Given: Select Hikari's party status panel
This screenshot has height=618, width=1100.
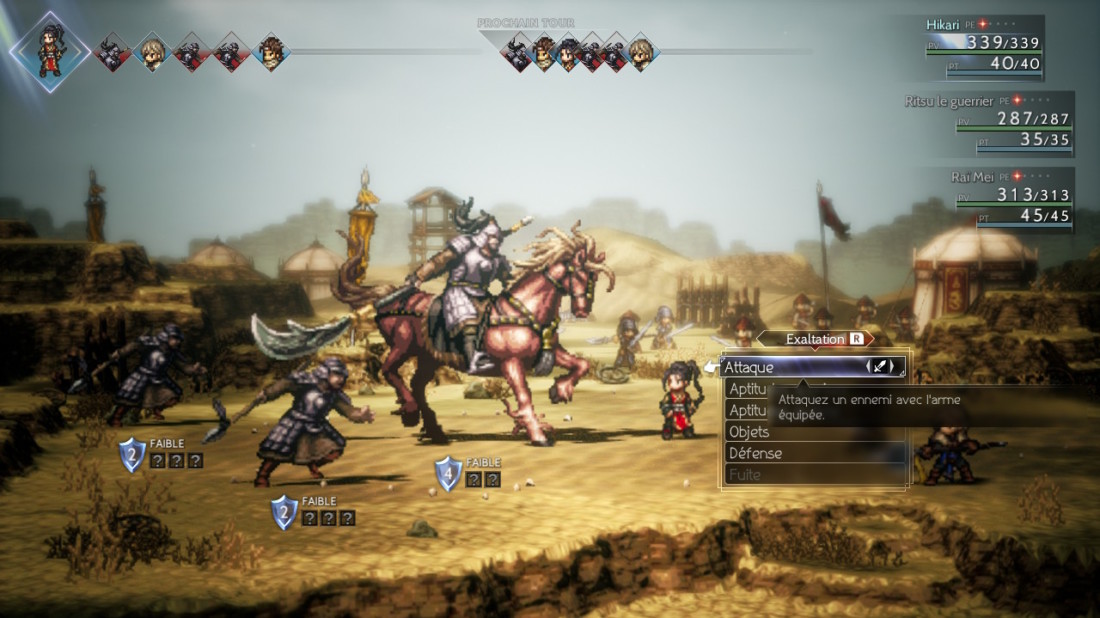Looking at the screenshot, I should point(984,45).
